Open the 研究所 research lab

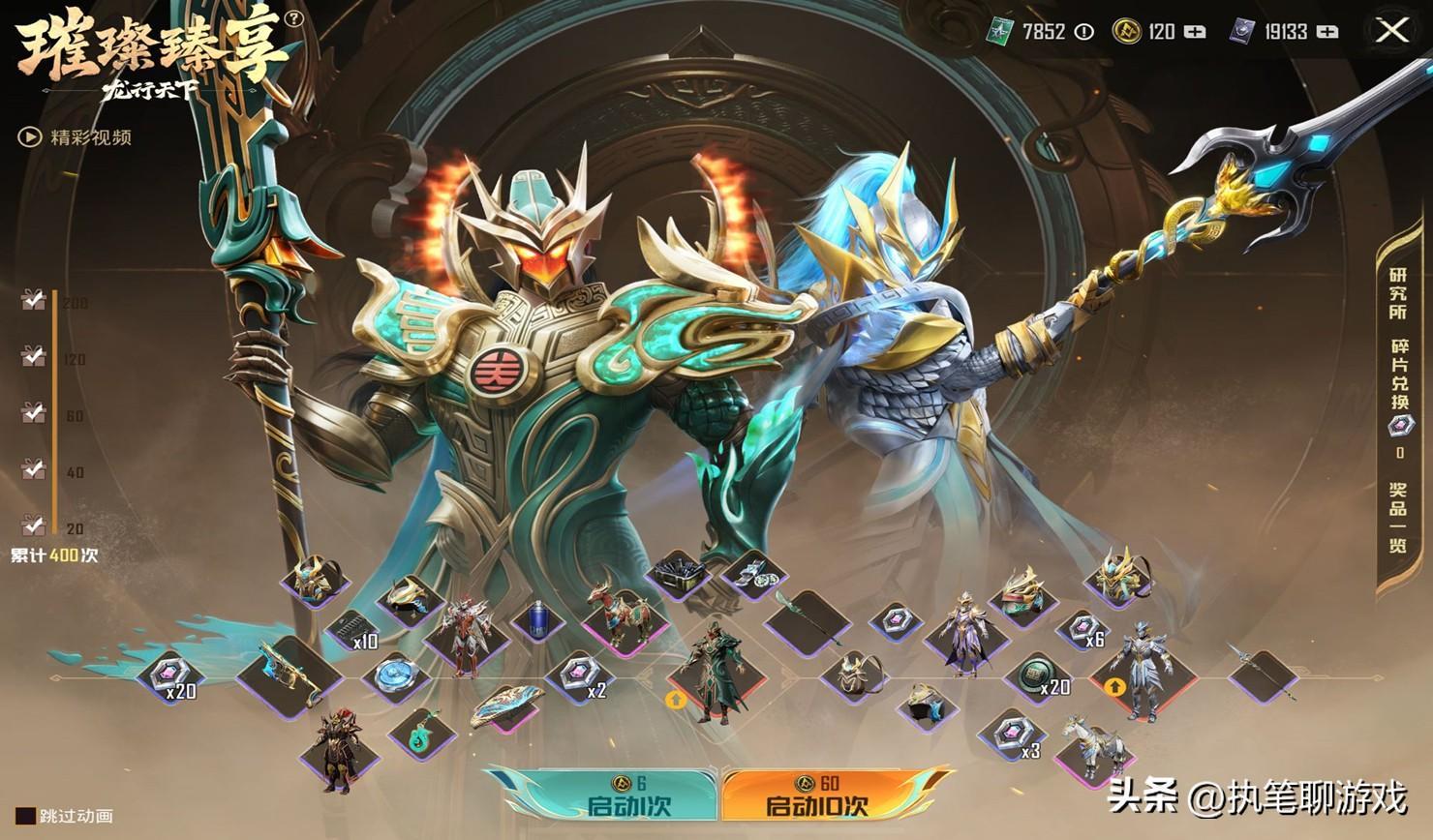tap(1397, 293)
